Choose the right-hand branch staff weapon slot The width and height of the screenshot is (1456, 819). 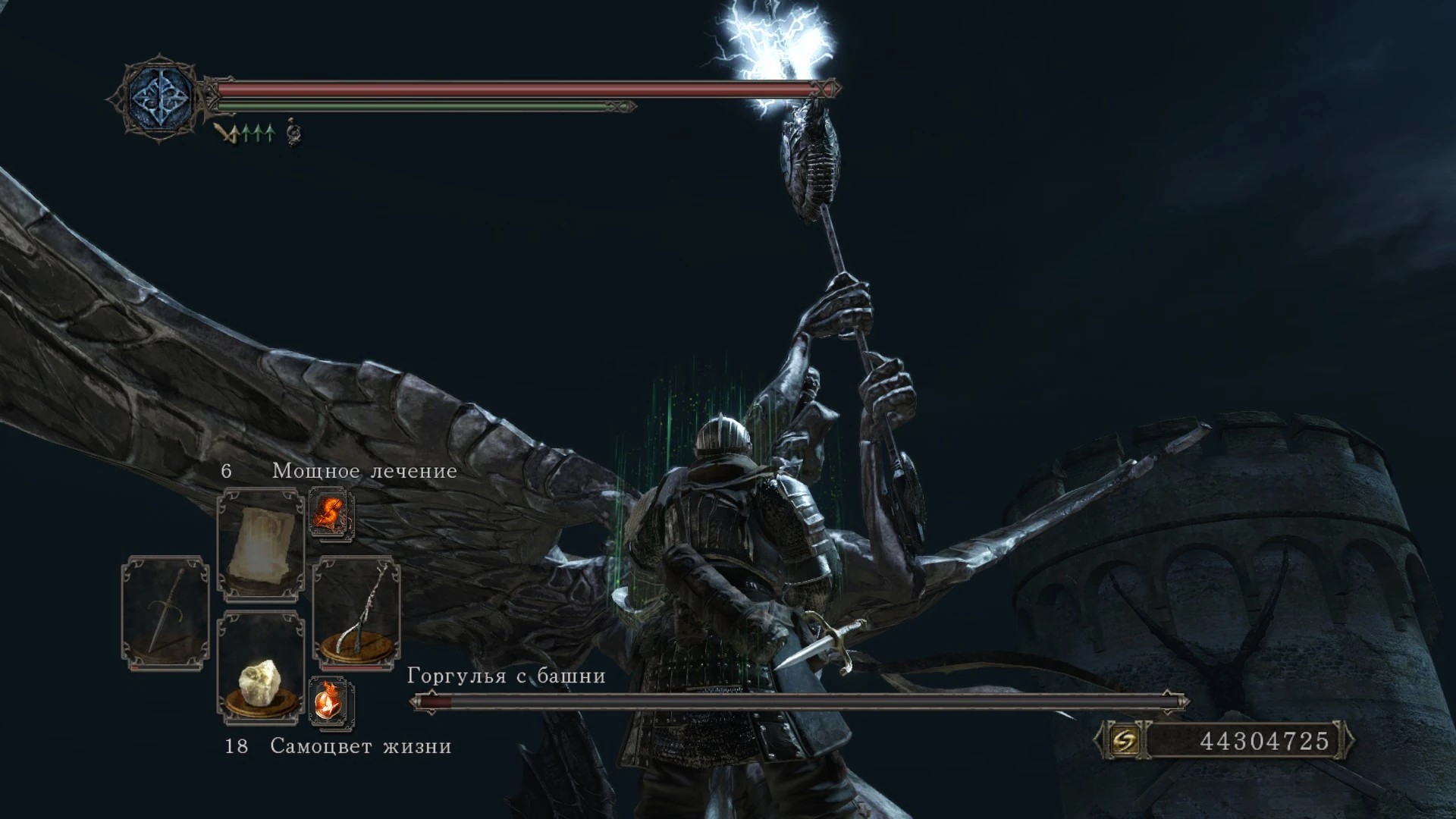(356, 613)
